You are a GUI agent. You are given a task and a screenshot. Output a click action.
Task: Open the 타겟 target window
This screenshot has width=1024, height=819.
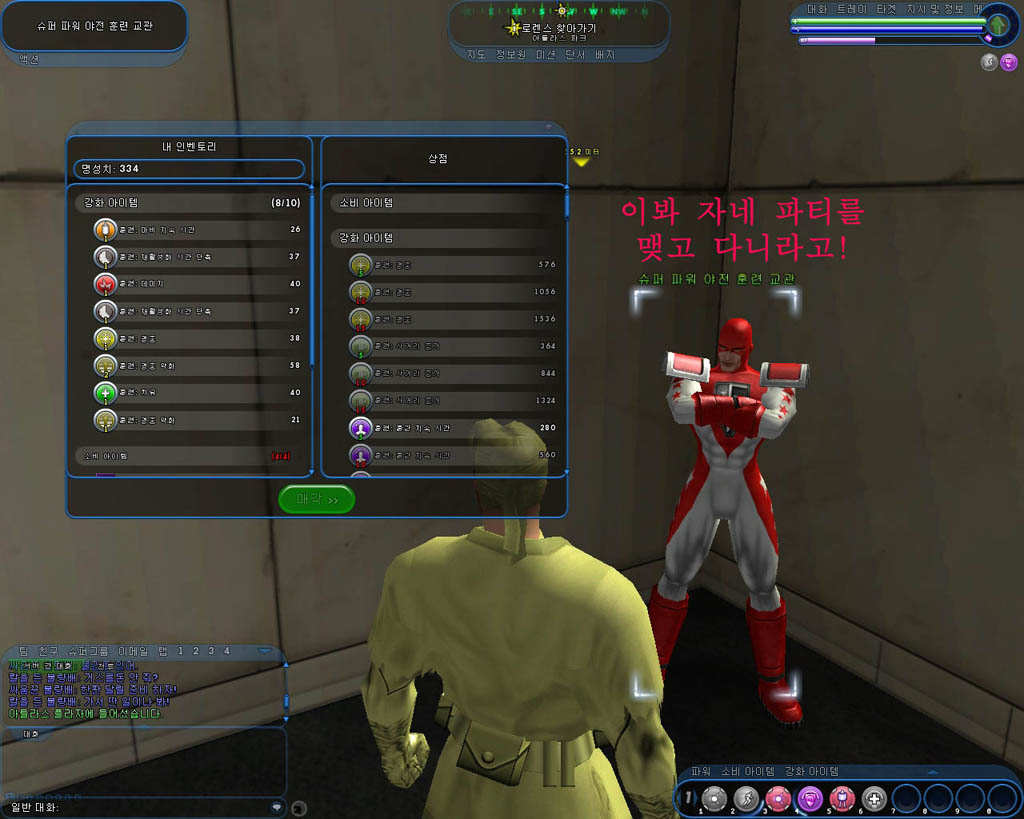pos(887,9)
